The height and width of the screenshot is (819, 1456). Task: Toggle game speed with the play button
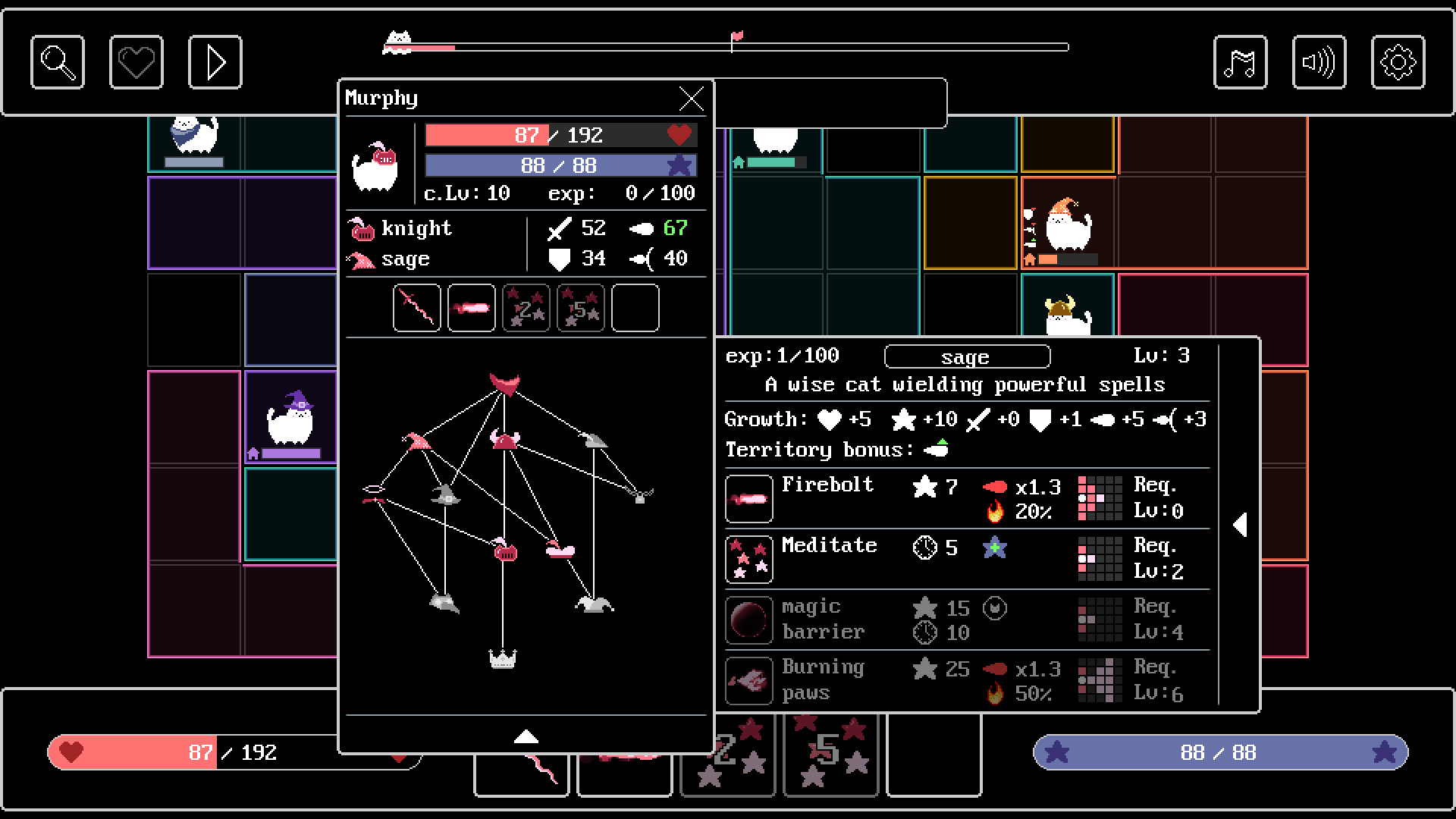[x=215, y=62]
